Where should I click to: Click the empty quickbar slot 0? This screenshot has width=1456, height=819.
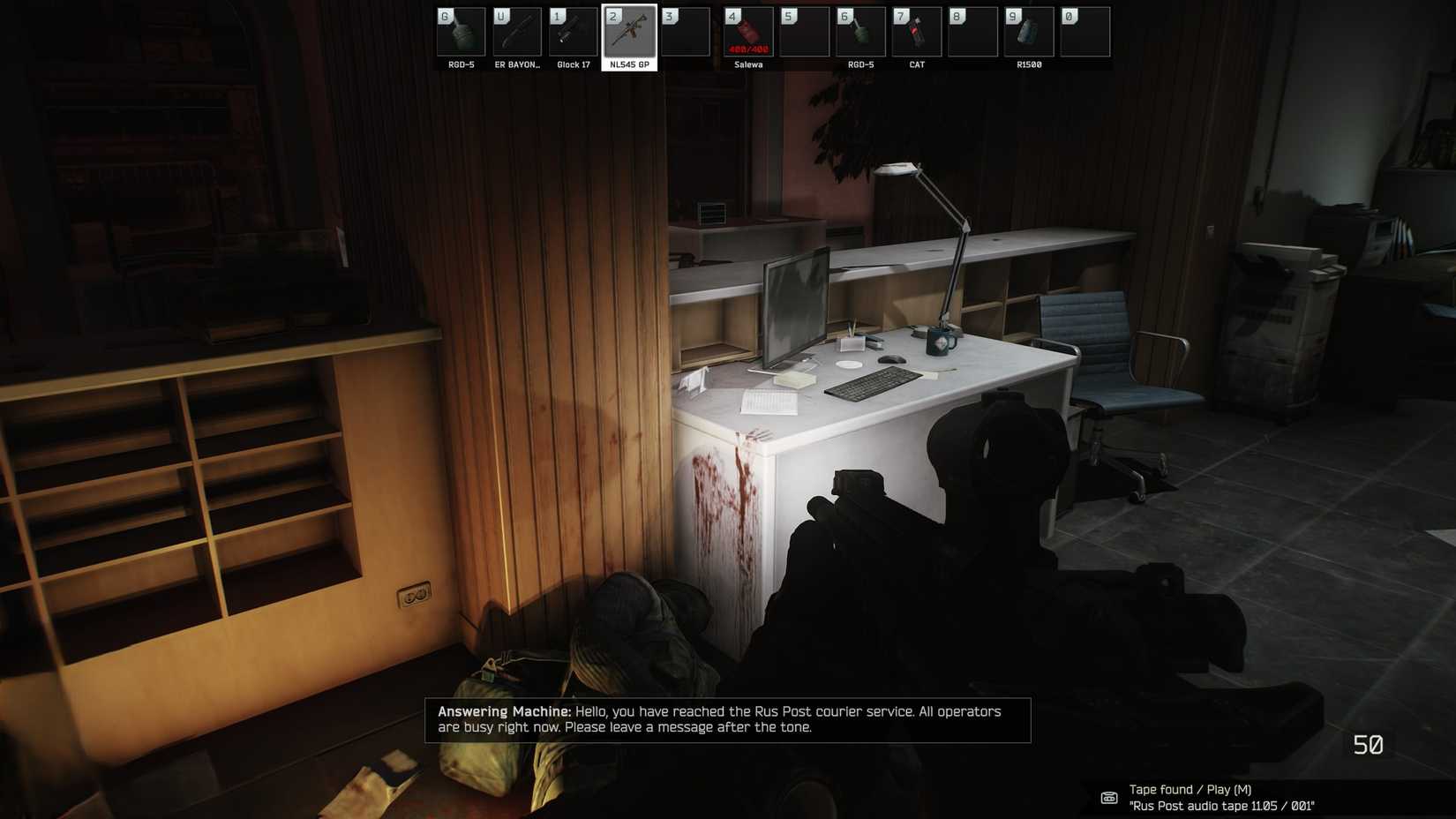click(x=1084, y=31)
